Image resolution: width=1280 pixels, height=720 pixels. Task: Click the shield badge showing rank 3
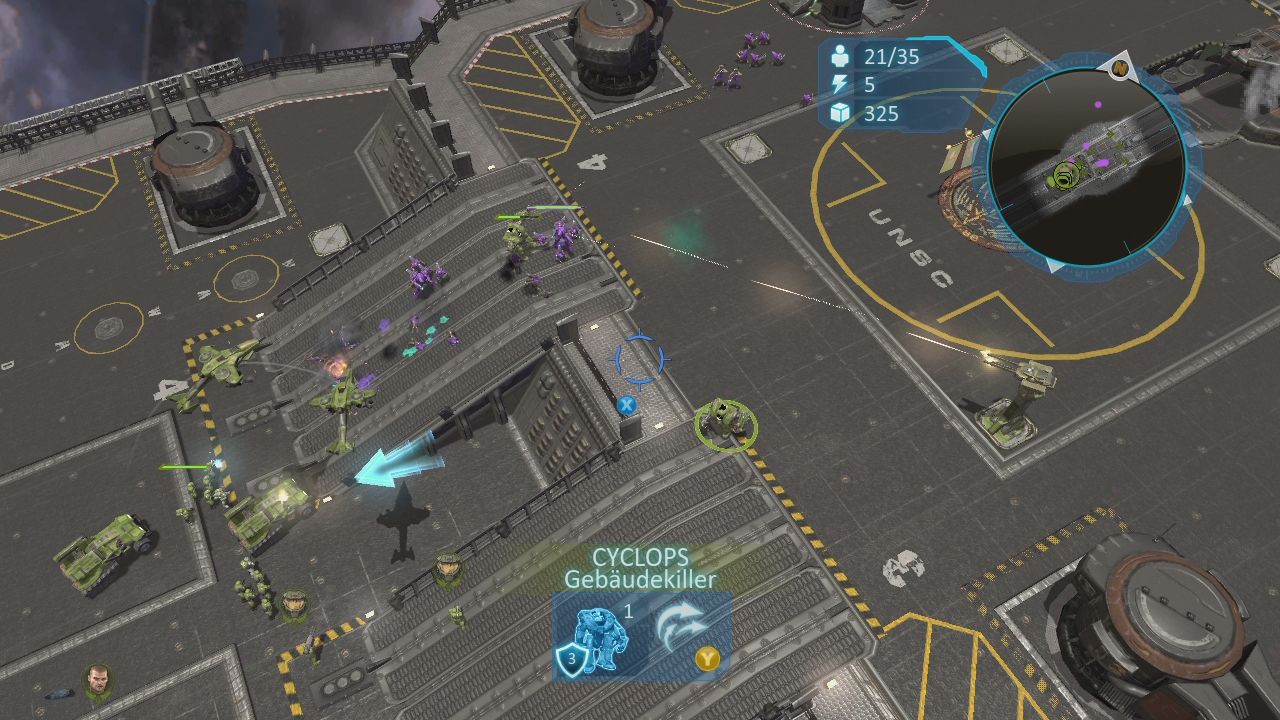click(x=572, y=659)
